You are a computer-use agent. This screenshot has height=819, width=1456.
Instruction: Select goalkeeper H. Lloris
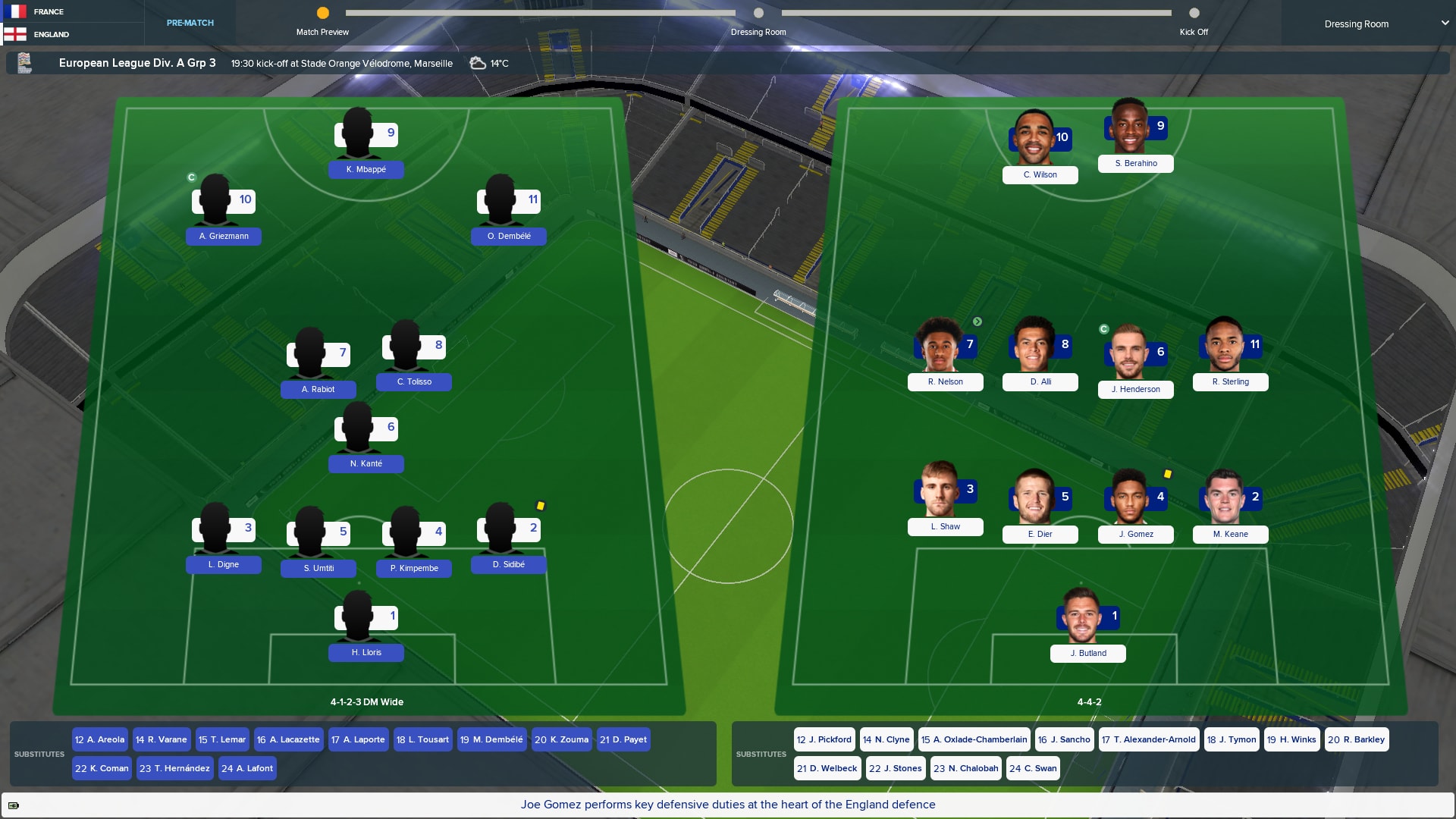pyautogui.click(x=366, y=652)
